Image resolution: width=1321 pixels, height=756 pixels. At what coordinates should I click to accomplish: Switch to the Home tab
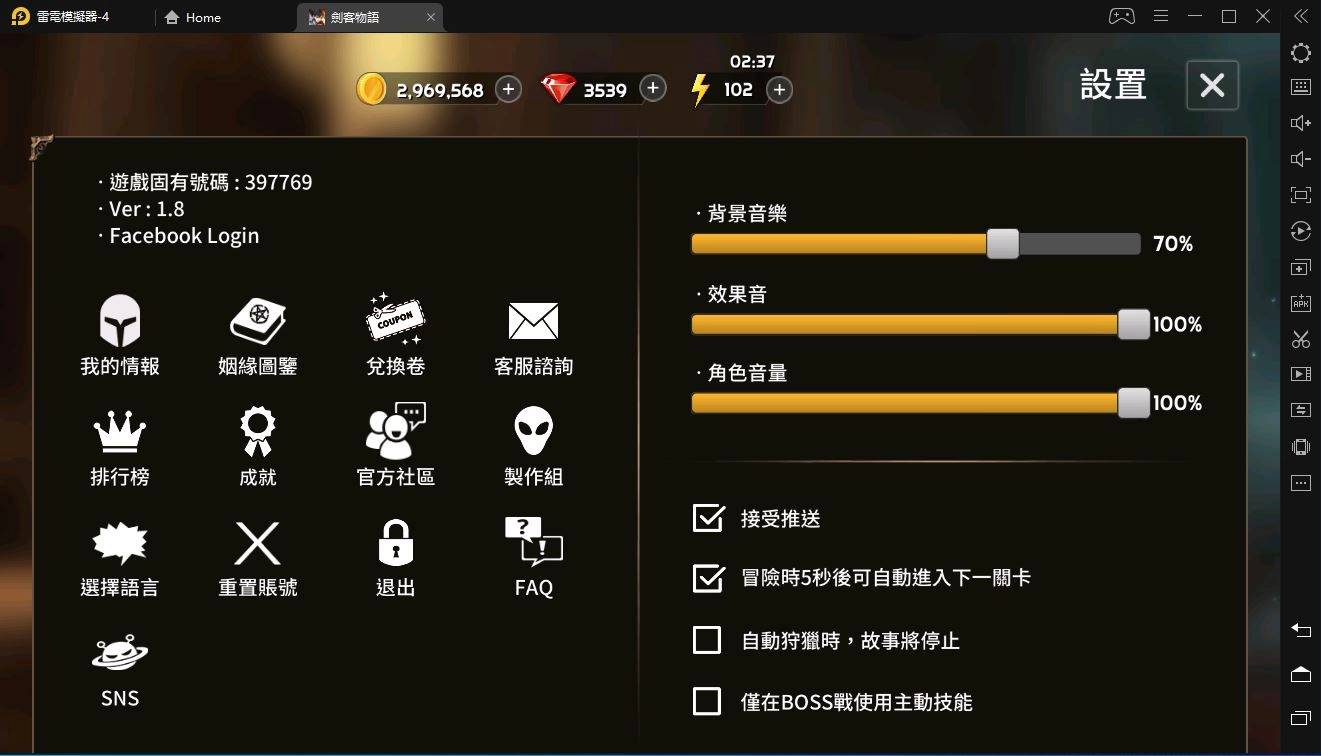(x=193, y=17)
